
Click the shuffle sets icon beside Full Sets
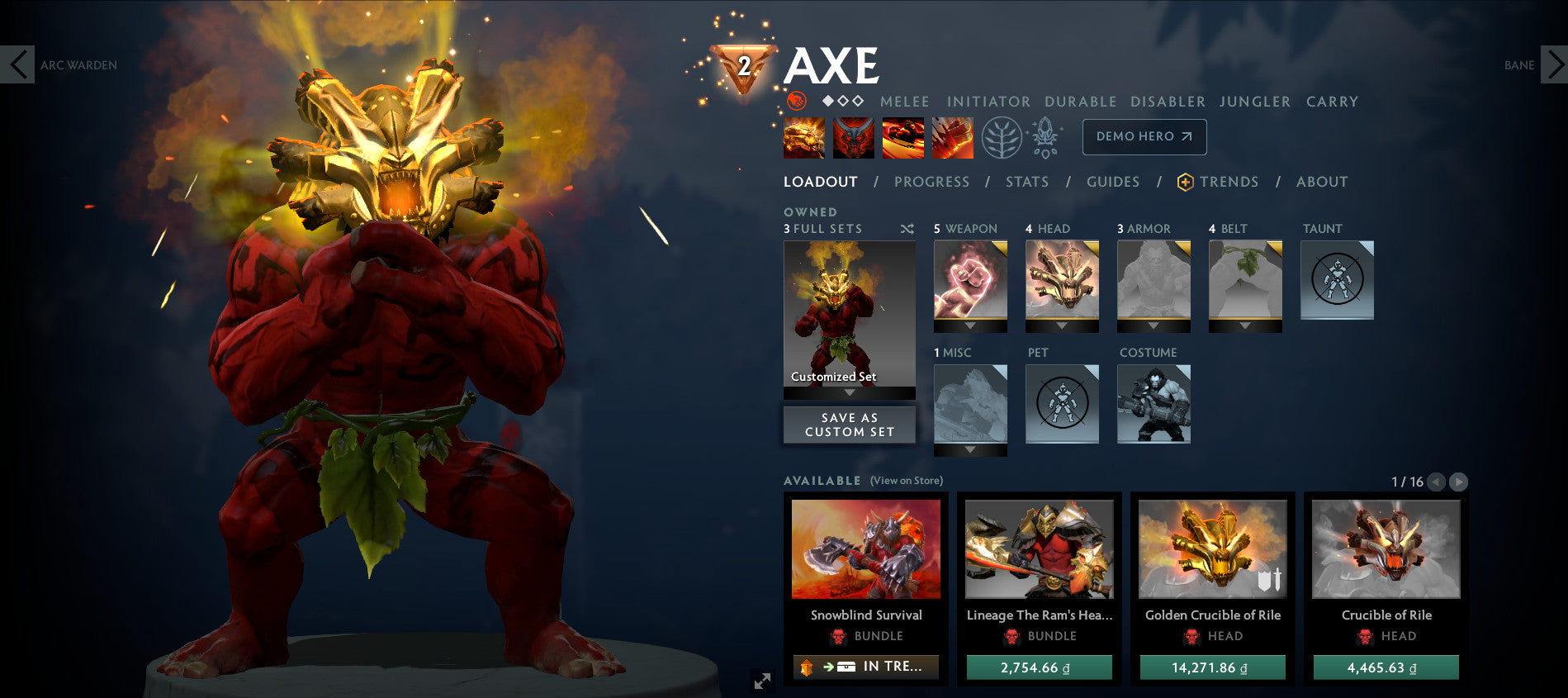907,229
